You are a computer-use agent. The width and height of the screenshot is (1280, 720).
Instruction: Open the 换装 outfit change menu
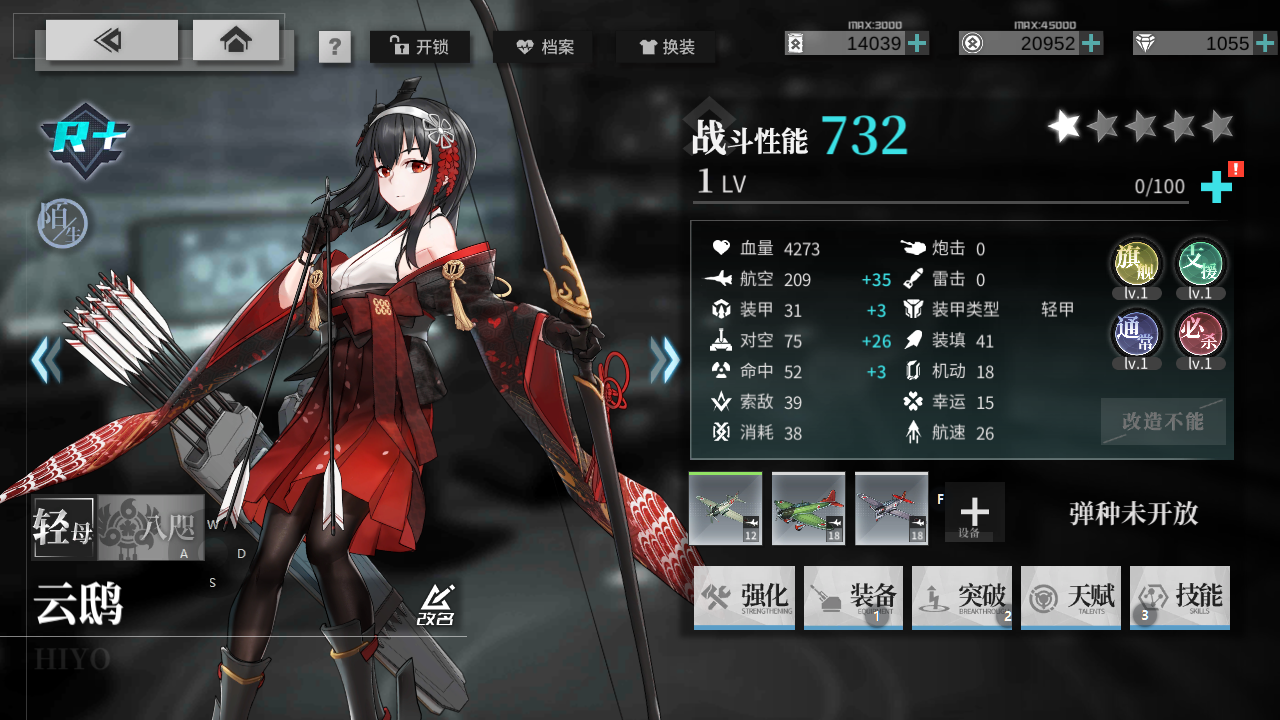666,46
